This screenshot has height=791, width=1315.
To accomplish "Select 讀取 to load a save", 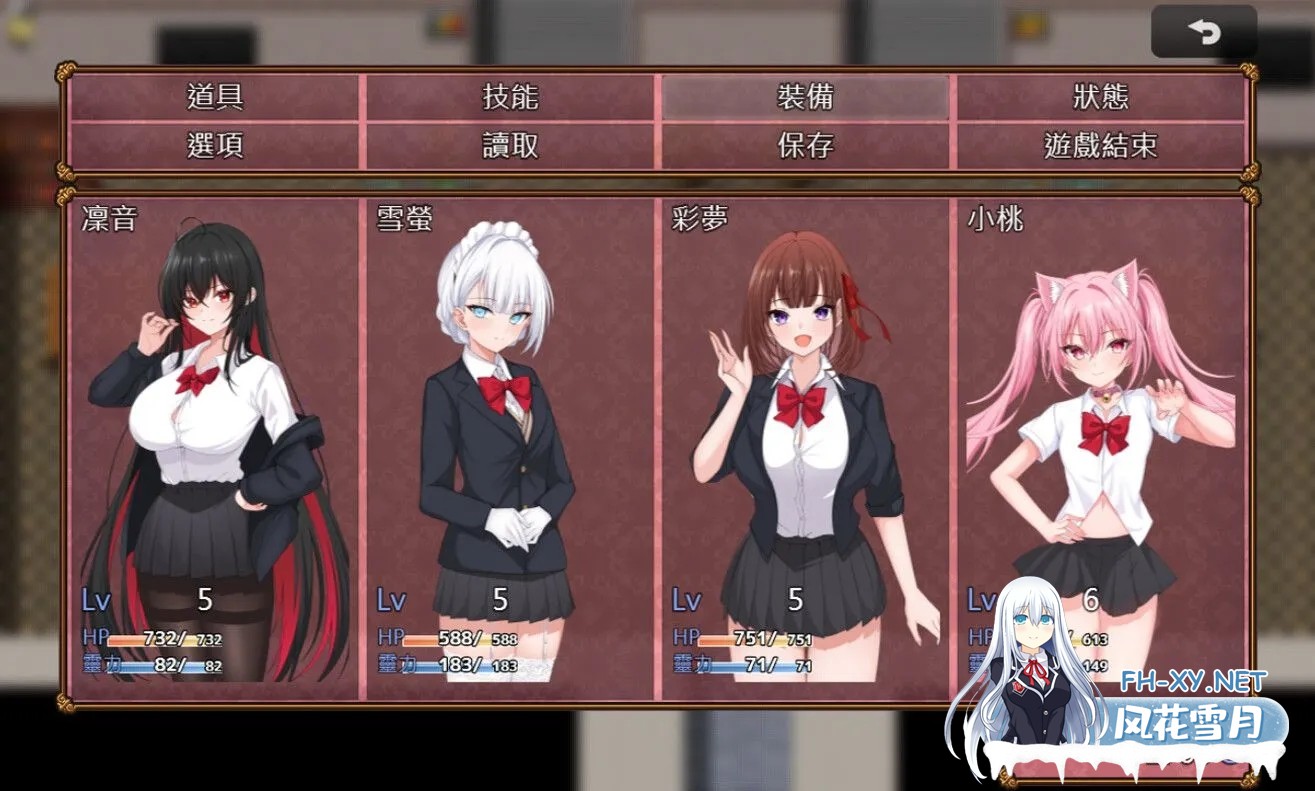I will pos(510,146).
